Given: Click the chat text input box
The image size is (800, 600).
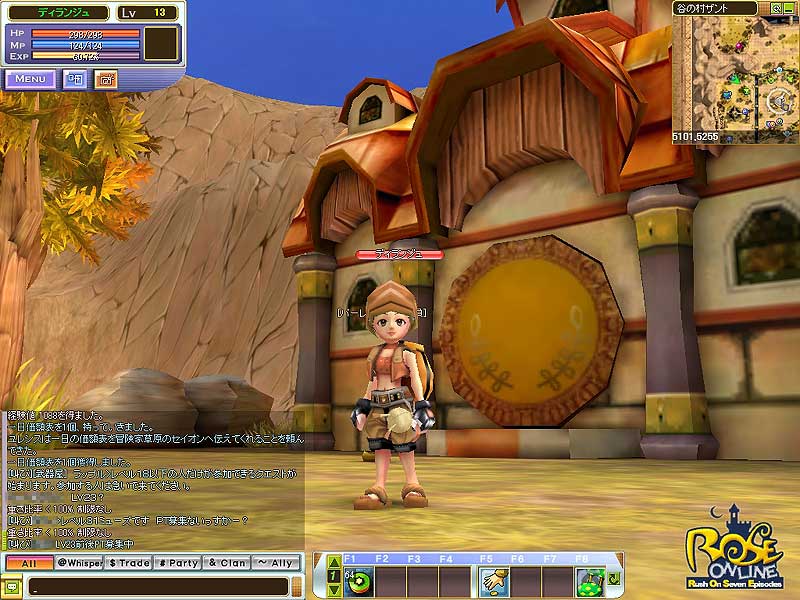Looking at the screenshot, I should [x=160, y=586].
